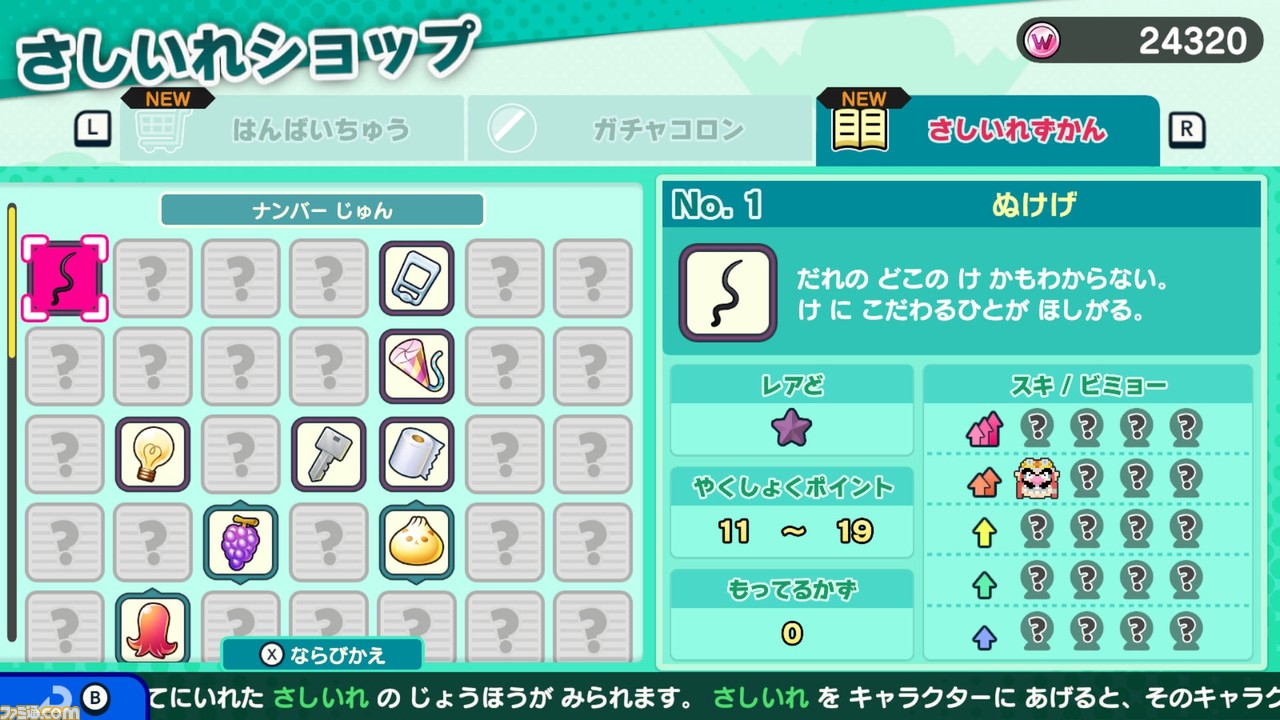Open the ナンバー じゅん sort selector

pos(322,210)
